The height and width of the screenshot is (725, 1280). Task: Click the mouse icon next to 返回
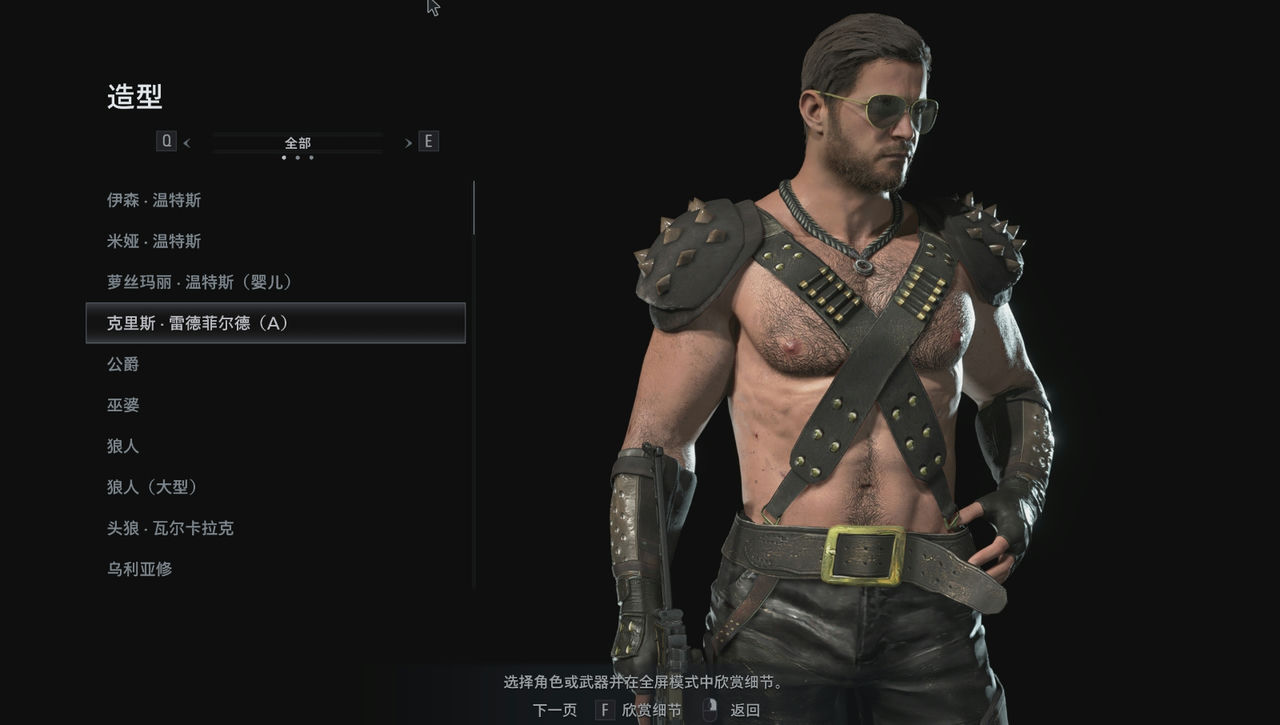tap(708, 708)
